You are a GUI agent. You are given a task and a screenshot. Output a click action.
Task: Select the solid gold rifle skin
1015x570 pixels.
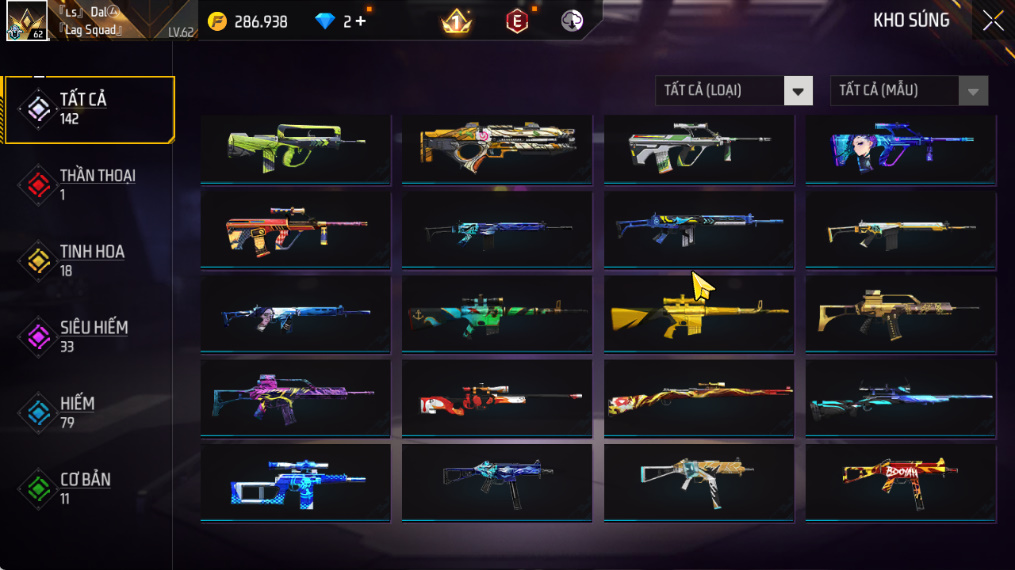pyautogui.click(x=699, y=314)
